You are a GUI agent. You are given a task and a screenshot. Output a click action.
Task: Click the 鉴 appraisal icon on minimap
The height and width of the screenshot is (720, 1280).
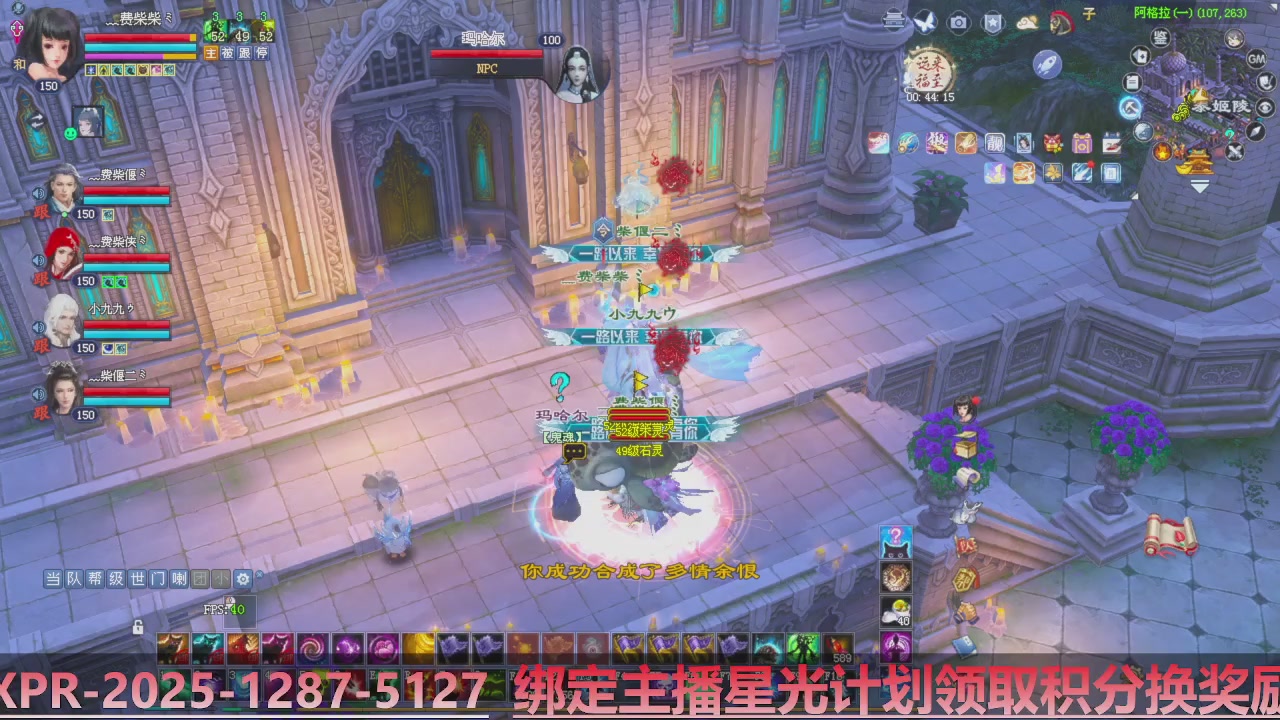point(1160,37)
